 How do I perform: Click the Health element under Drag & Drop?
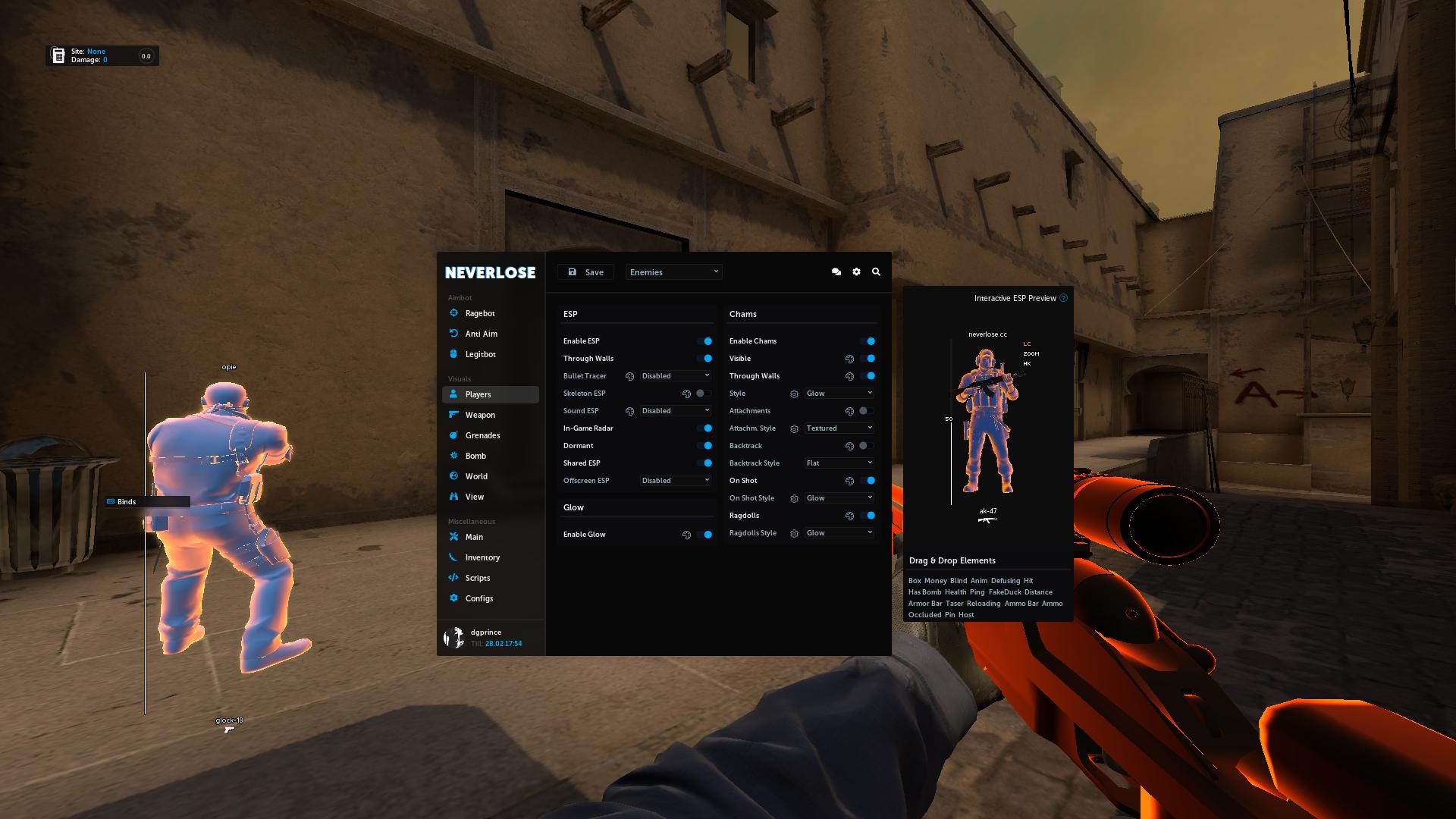coord(955,591)
